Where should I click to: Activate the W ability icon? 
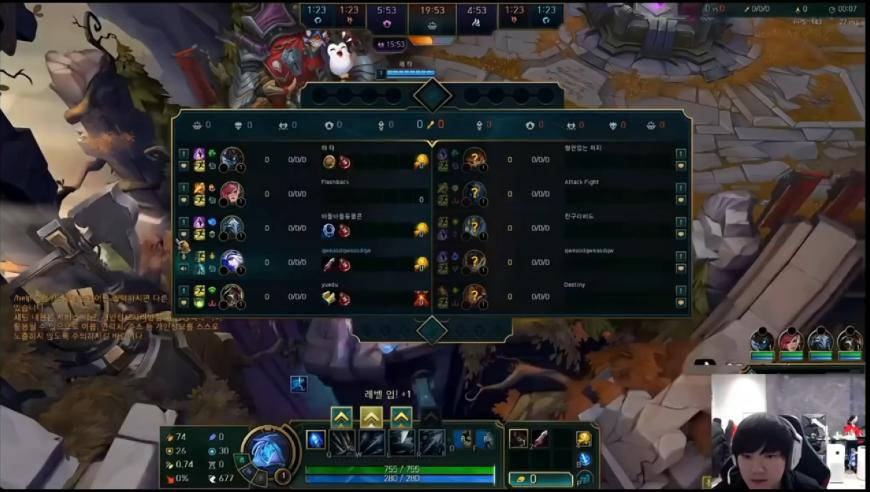point(372,441)
